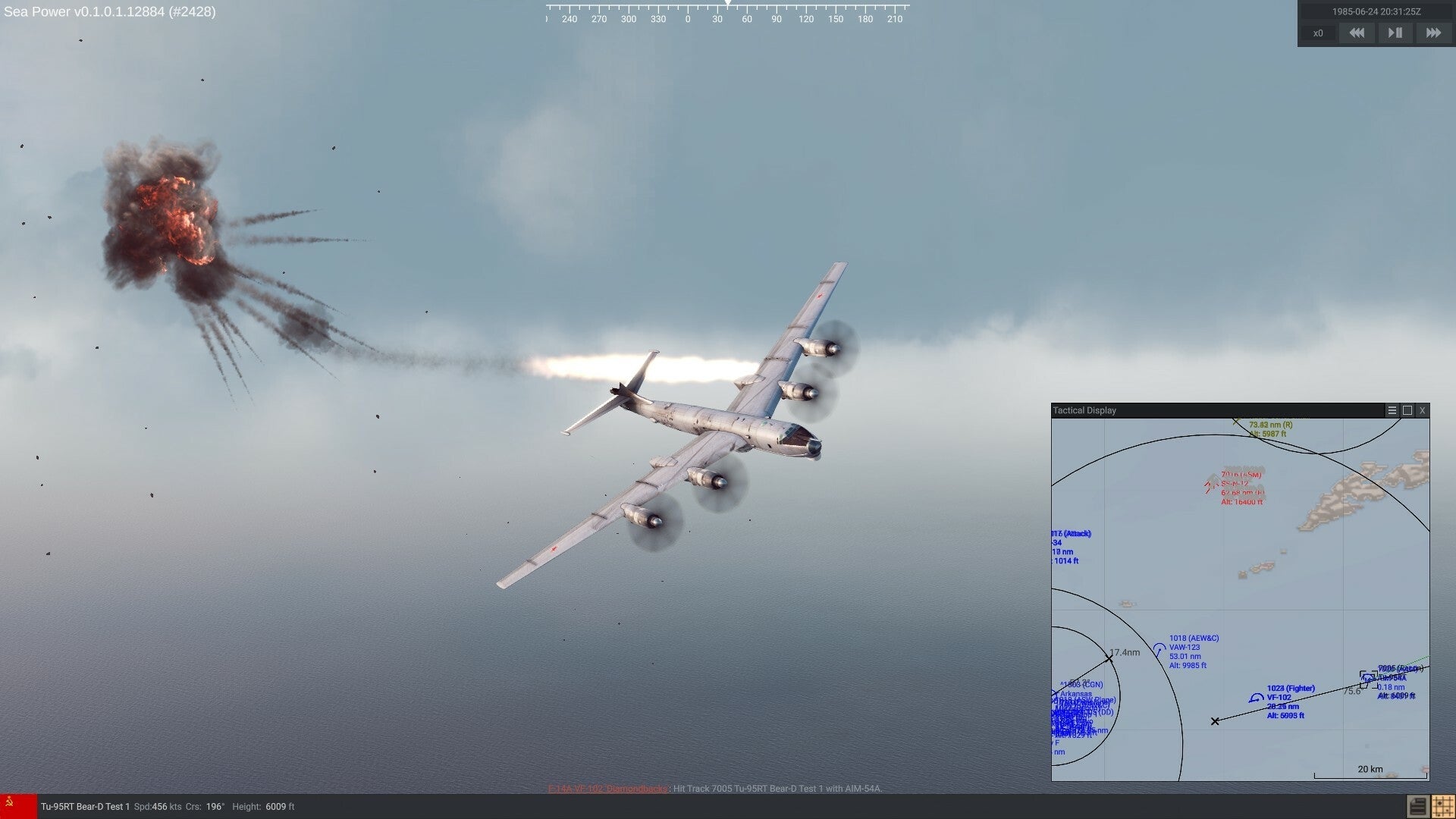Screen dimensions: 1456x819
Task: Toggle the x0 time compression indicator
Action: [x=1318, y=33]
